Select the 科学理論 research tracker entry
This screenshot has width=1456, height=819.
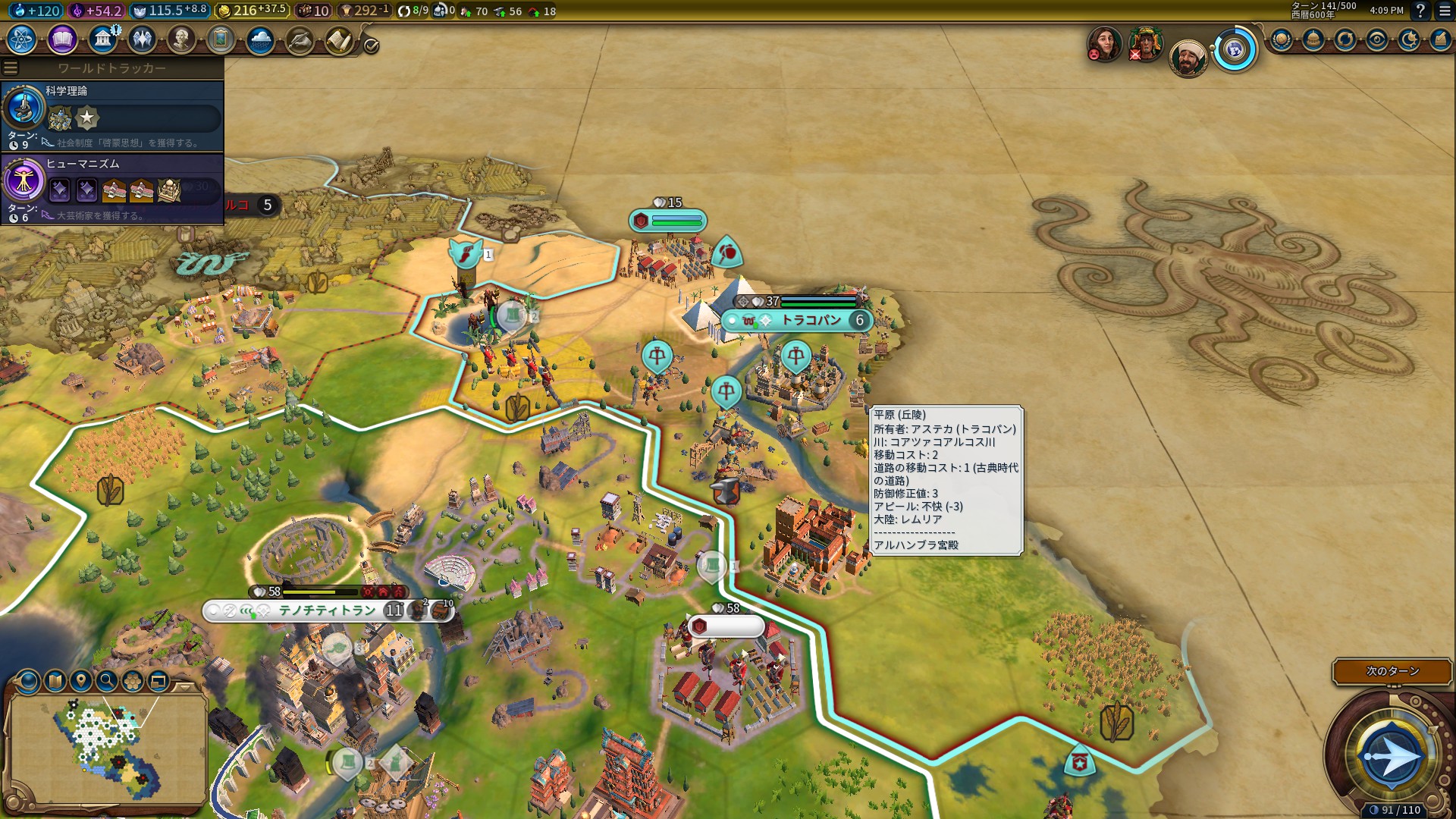pyautogui.click(x=112, y=115)
